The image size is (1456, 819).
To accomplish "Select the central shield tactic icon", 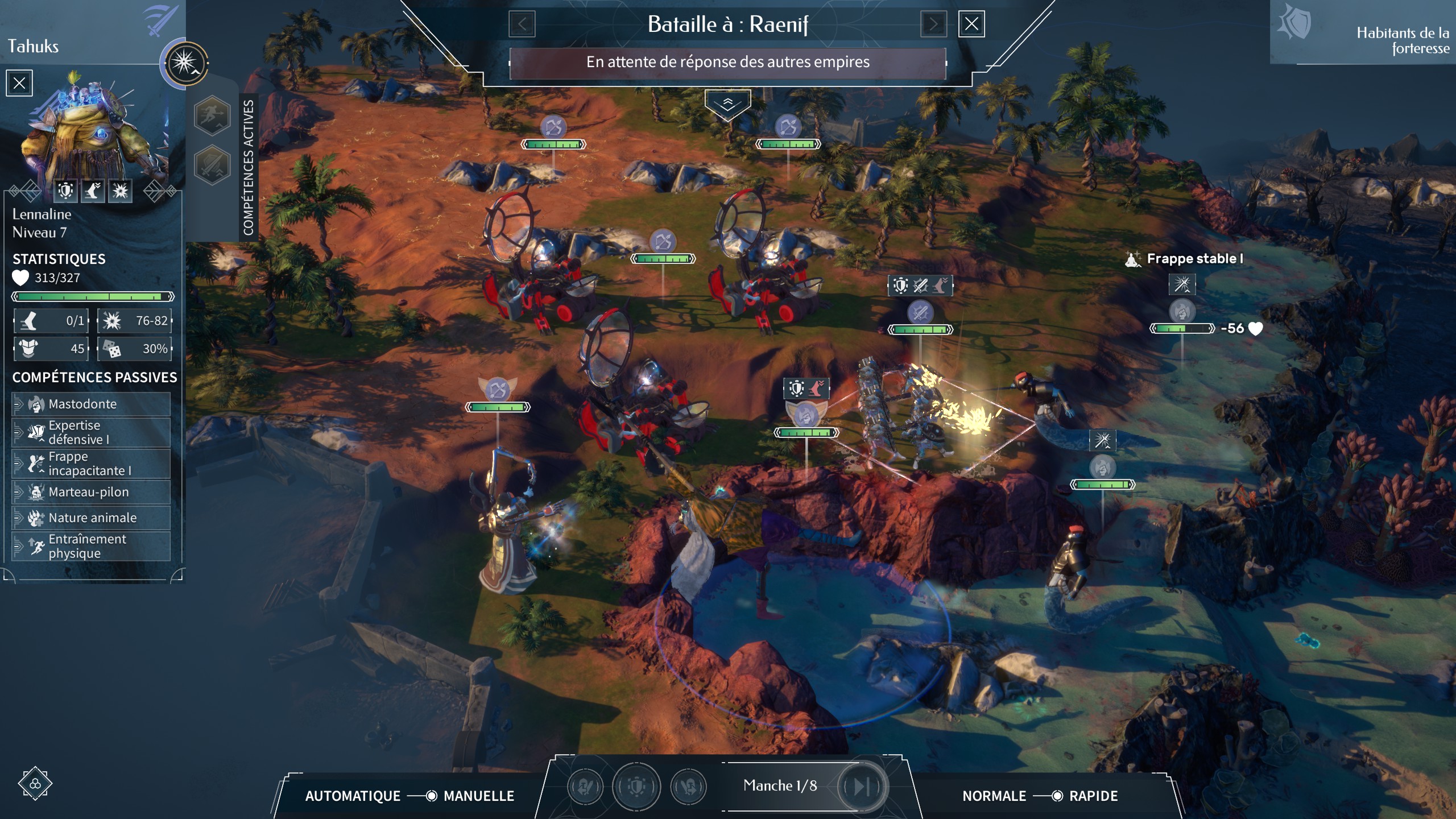I will click(636, 787).
